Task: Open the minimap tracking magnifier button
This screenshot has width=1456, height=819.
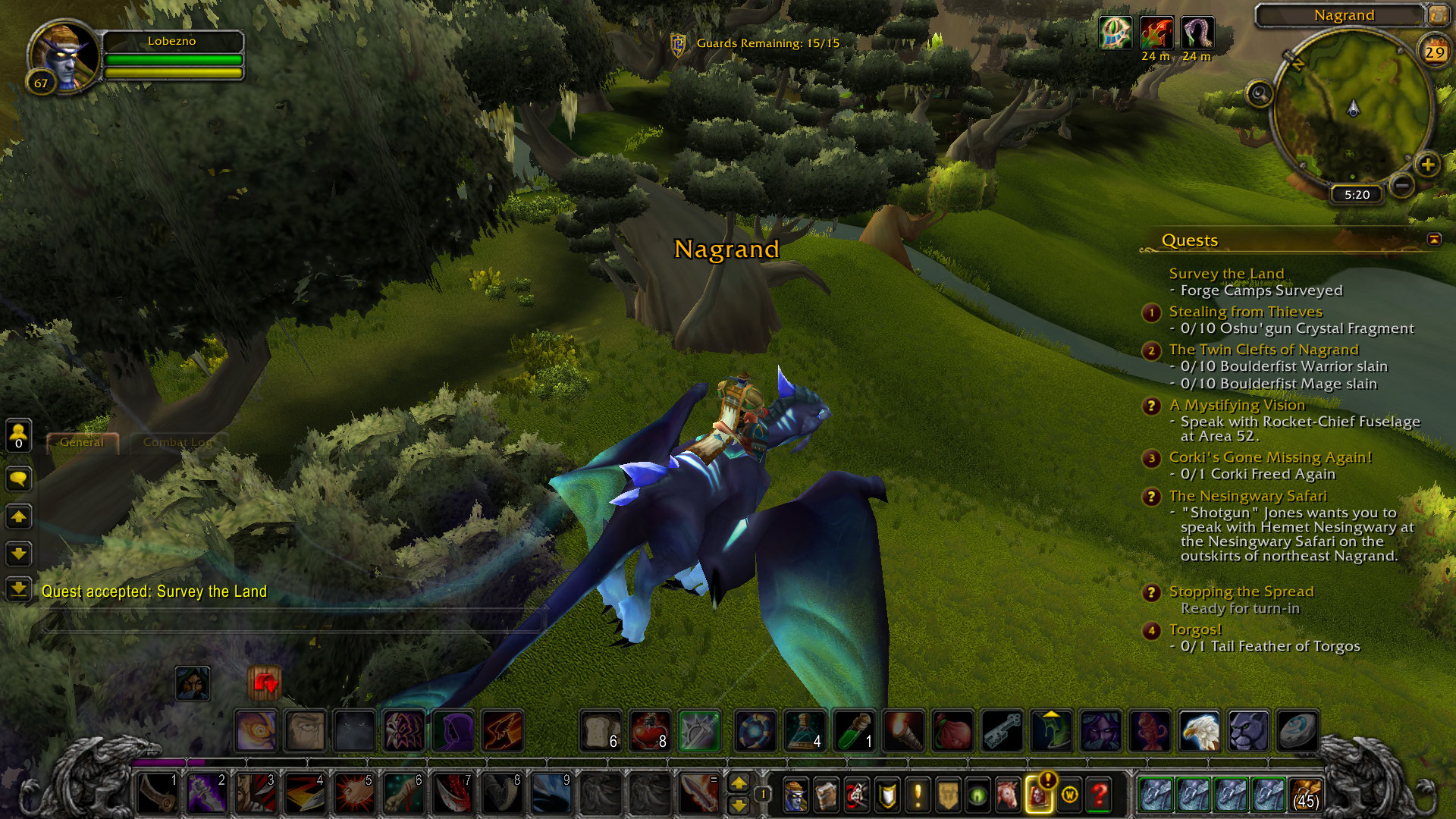Action: click(x=1260, y=94)
